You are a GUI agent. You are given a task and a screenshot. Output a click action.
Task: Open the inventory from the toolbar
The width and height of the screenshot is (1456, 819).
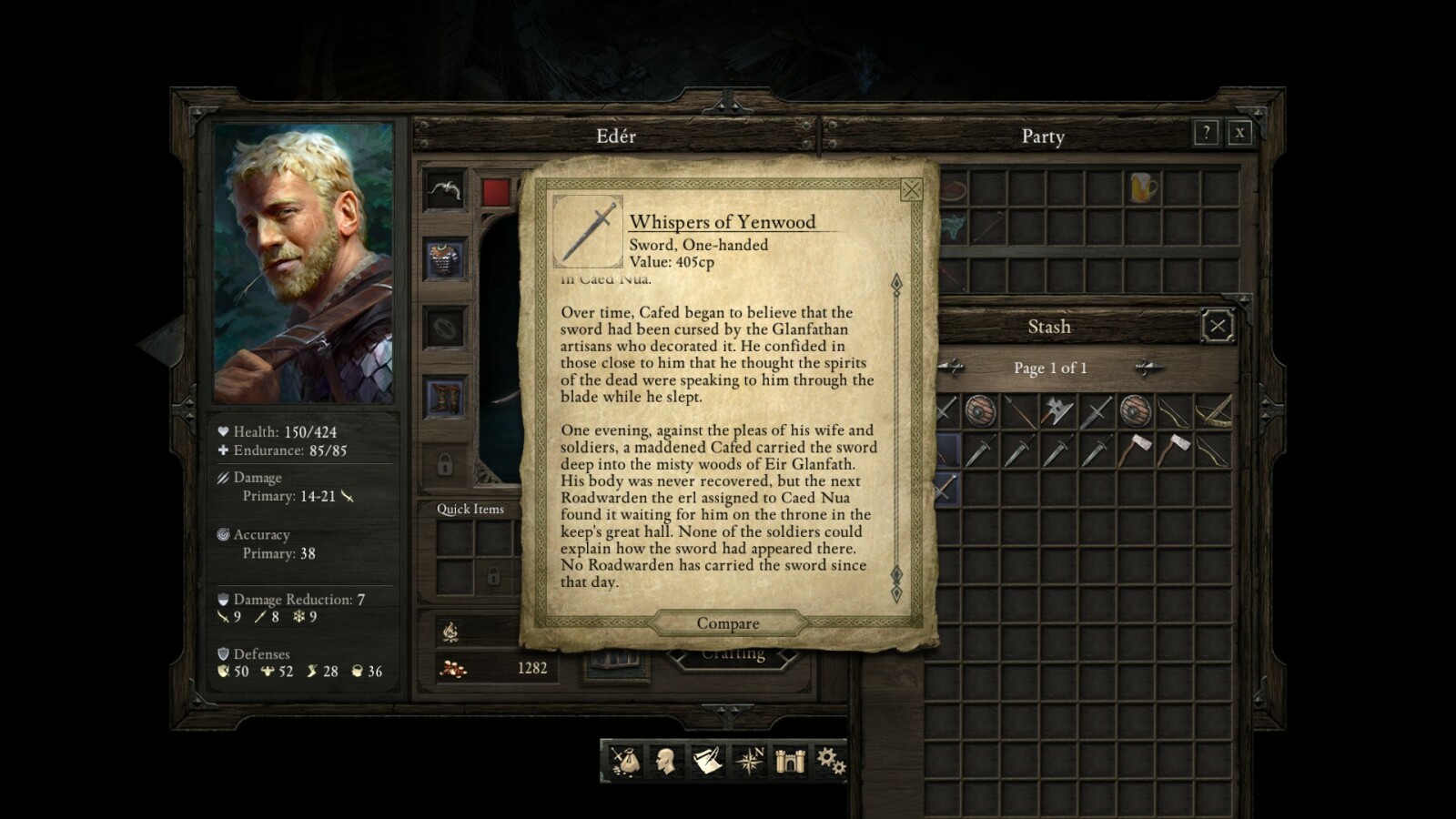624,761
